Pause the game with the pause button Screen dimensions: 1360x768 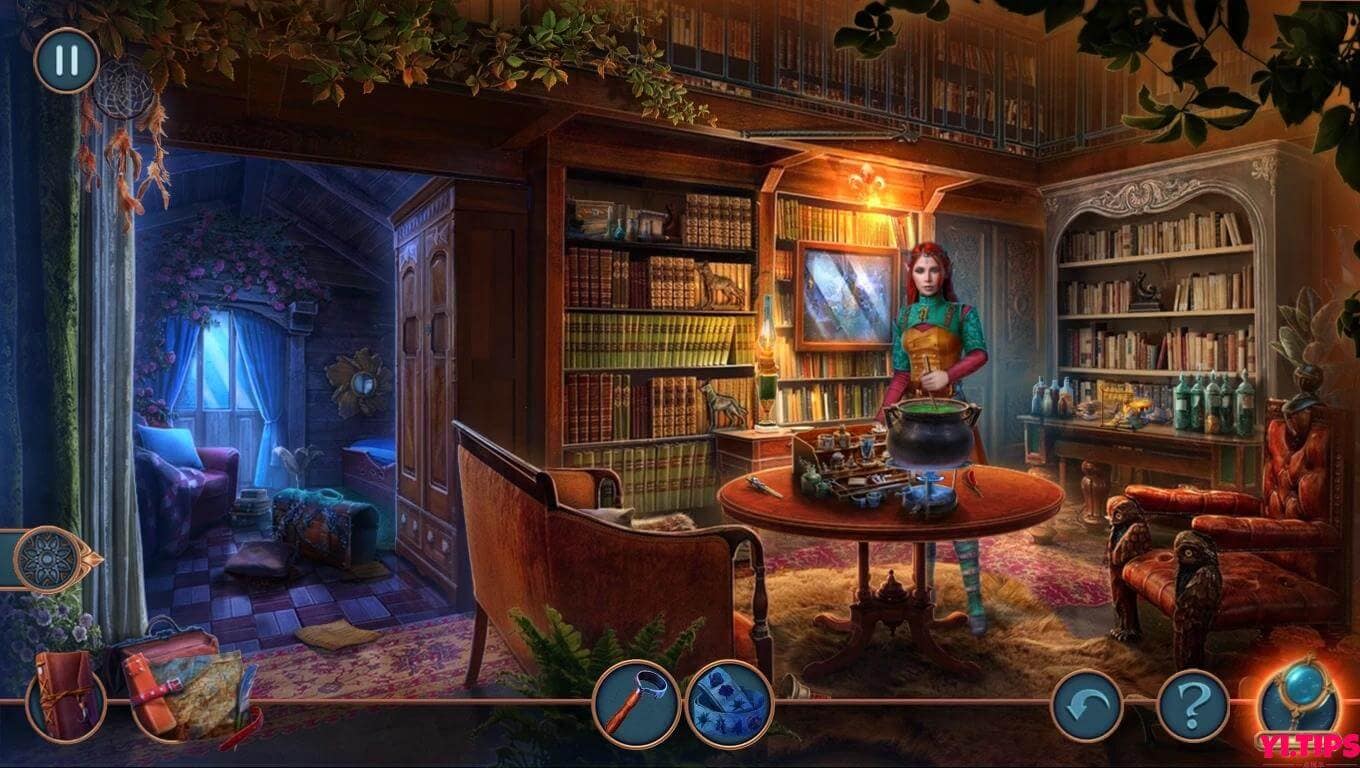(x=63, y=60)
